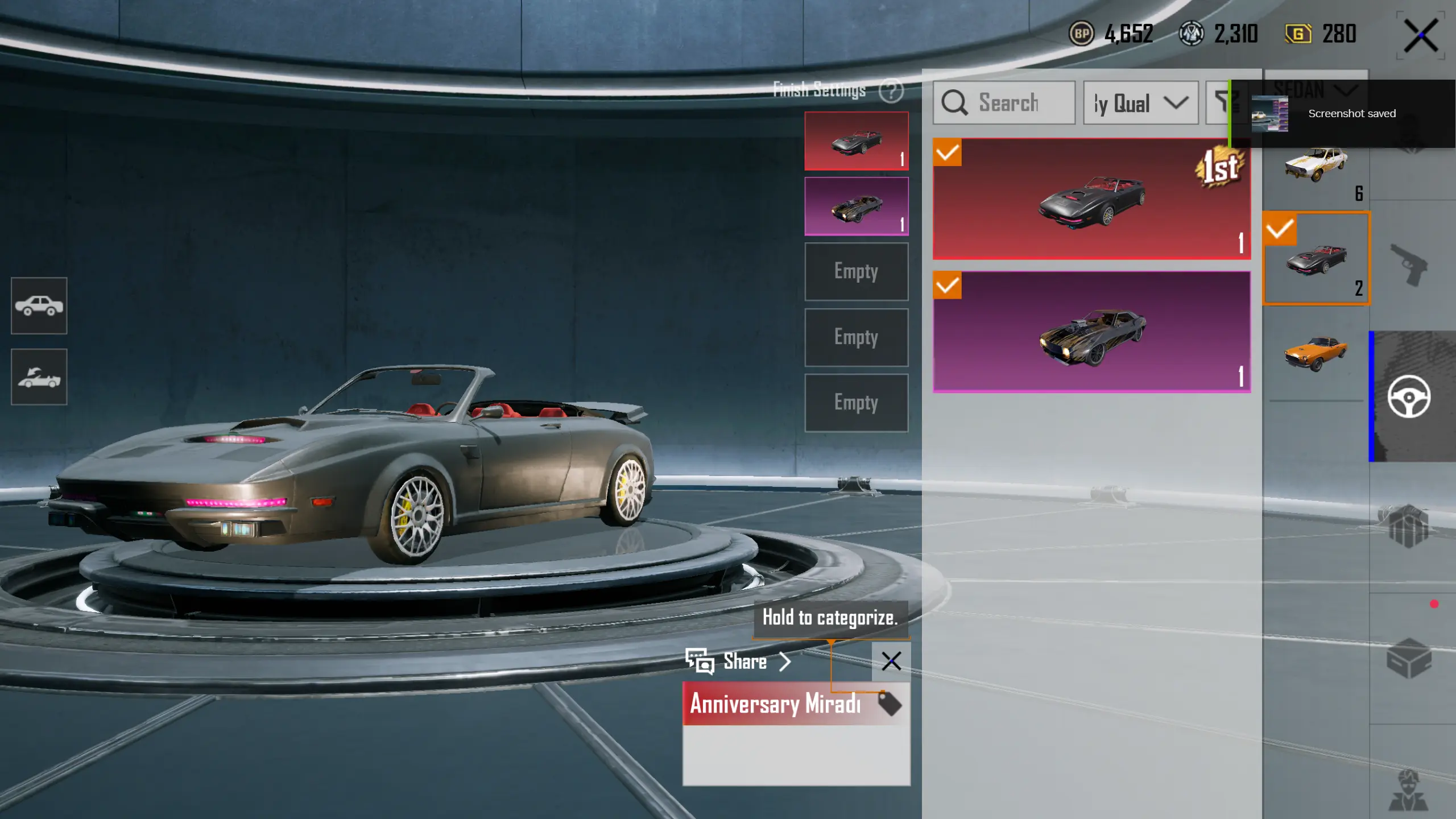Select the red Anniversary Mirado finish card
The width and height of the screenshot is (1456, 819).
coord(1091,199)
